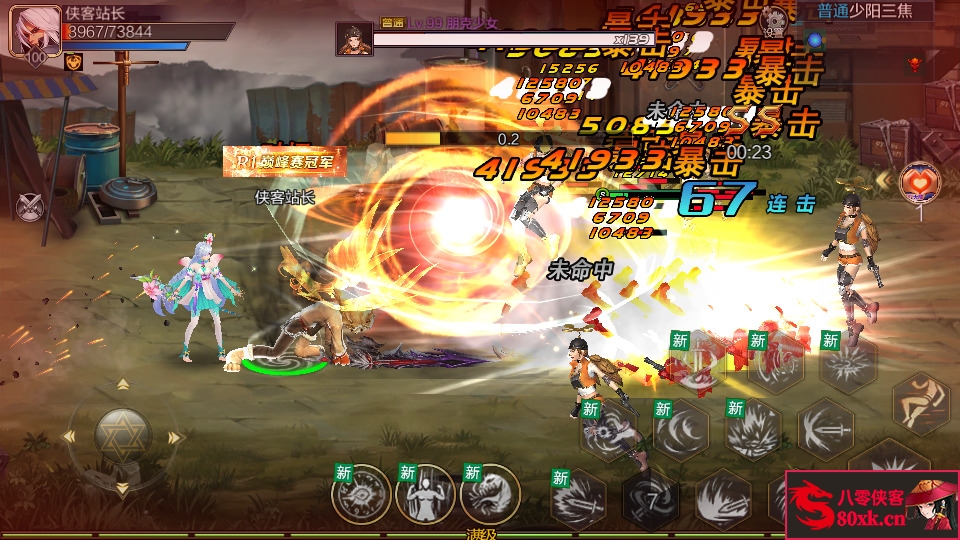Open the settings gear menu
The width and height of the screenshot is (960, 540).
pos(772,18)
